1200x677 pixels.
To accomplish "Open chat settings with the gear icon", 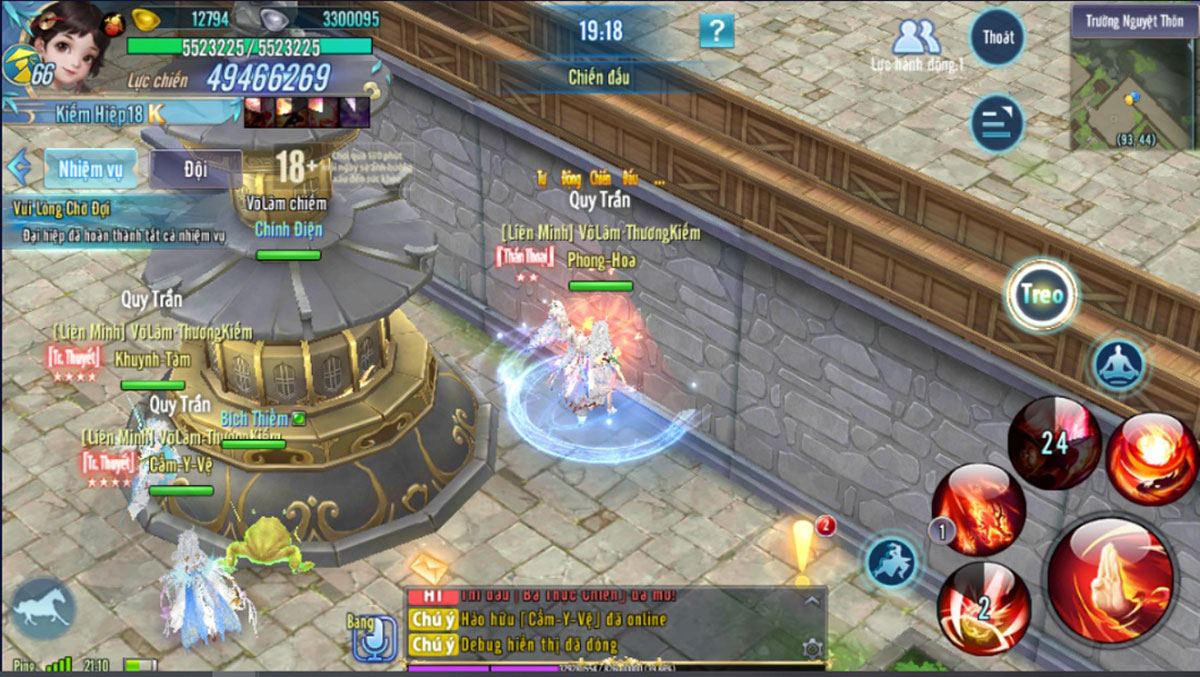I will [x=812, y=650].
